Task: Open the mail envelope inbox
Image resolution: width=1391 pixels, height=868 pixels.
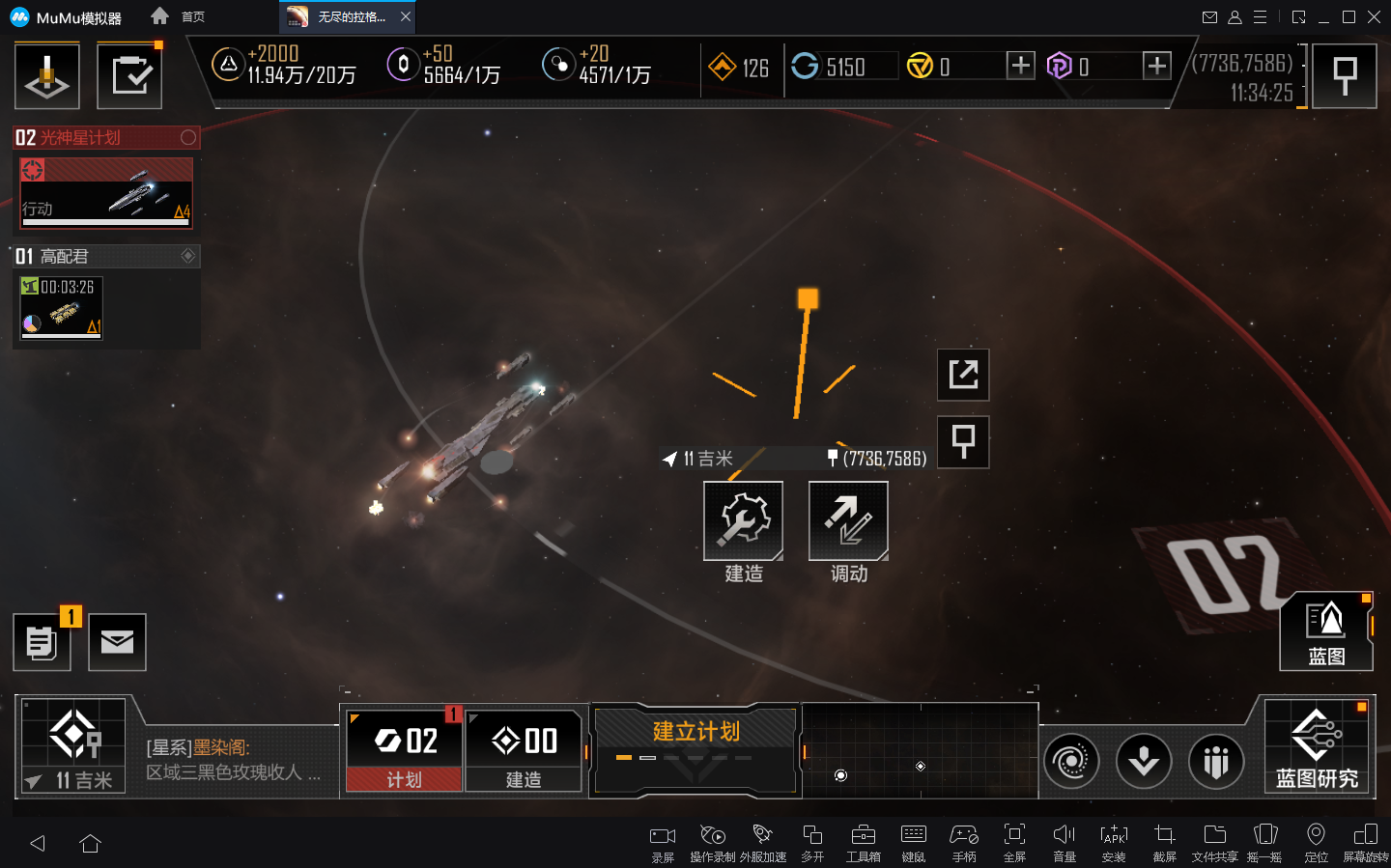Action: point(117,642)
